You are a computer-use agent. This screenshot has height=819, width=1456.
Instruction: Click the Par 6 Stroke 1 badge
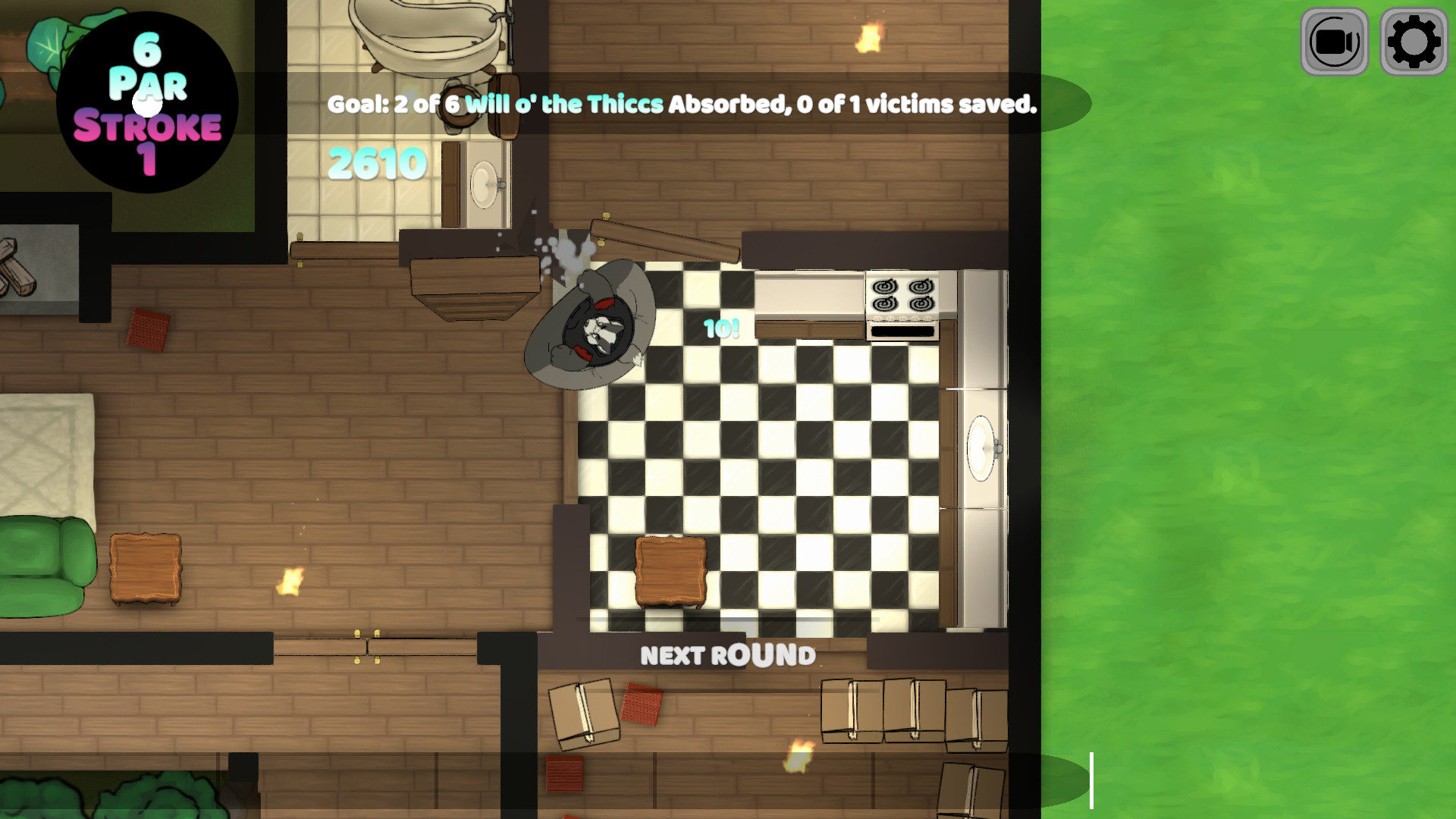click(148, 99)
